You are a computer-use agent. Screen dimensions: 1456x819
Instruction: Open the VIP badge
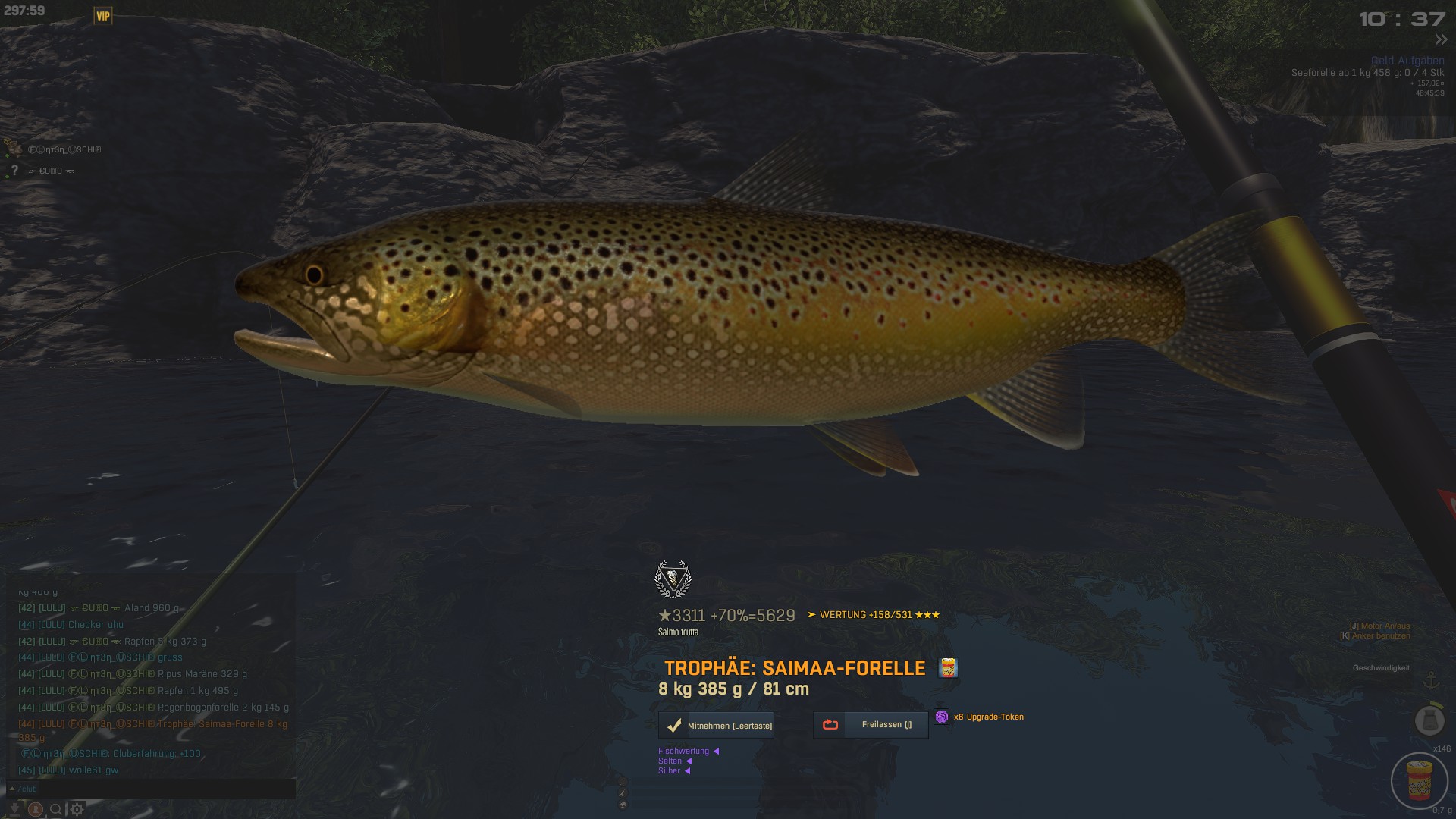[x=103, y=16]
